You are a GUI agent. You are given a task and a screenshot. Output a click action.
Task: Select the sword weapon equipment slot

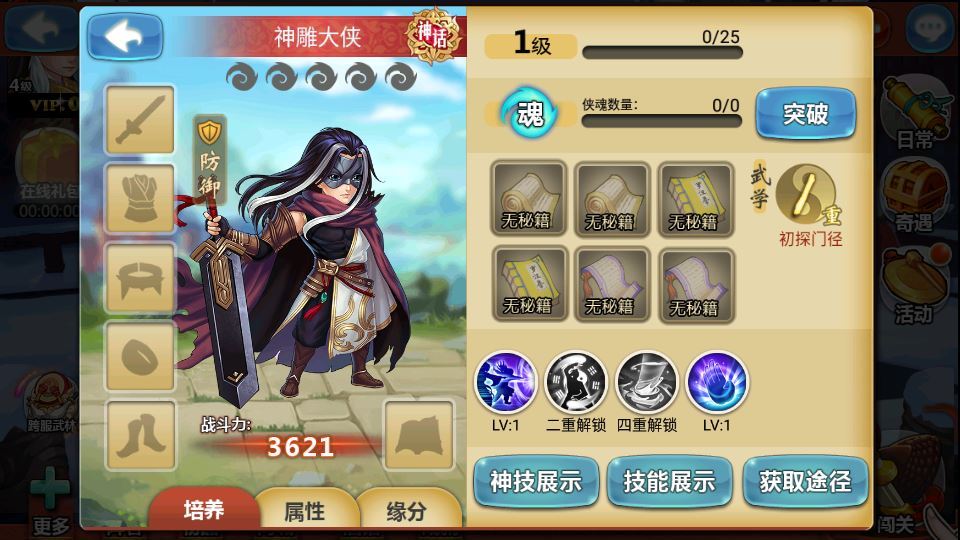click(140, 121)
